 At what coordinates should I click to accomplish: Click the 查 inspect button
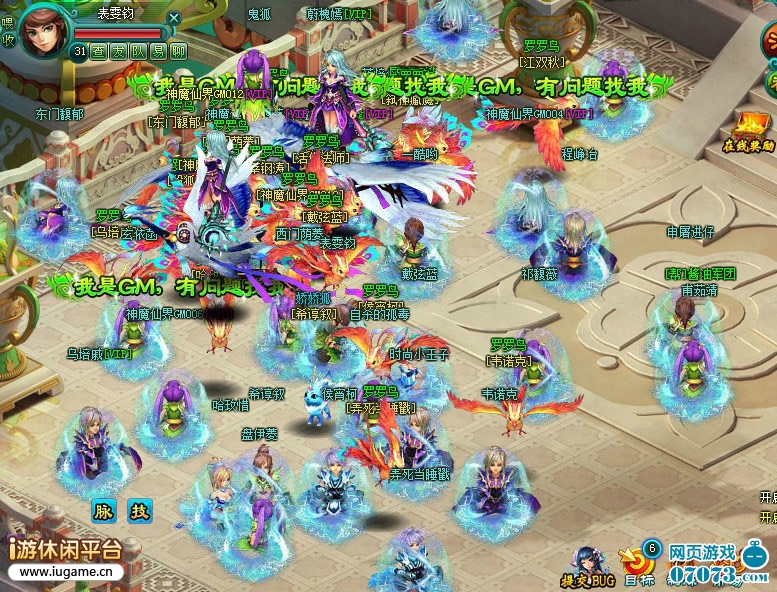tap(99, 51)
